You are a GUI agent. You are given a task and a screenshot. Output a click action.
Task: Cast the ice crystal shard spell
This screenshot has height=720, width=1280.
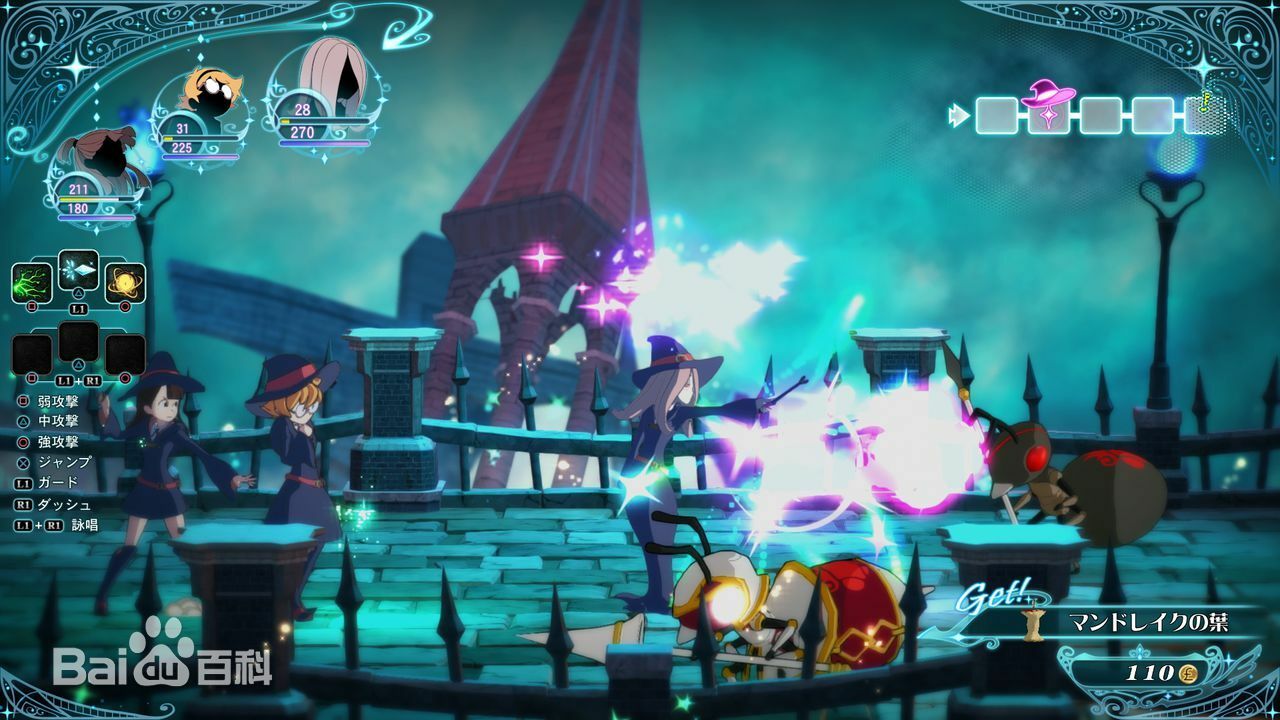[78, 270]
